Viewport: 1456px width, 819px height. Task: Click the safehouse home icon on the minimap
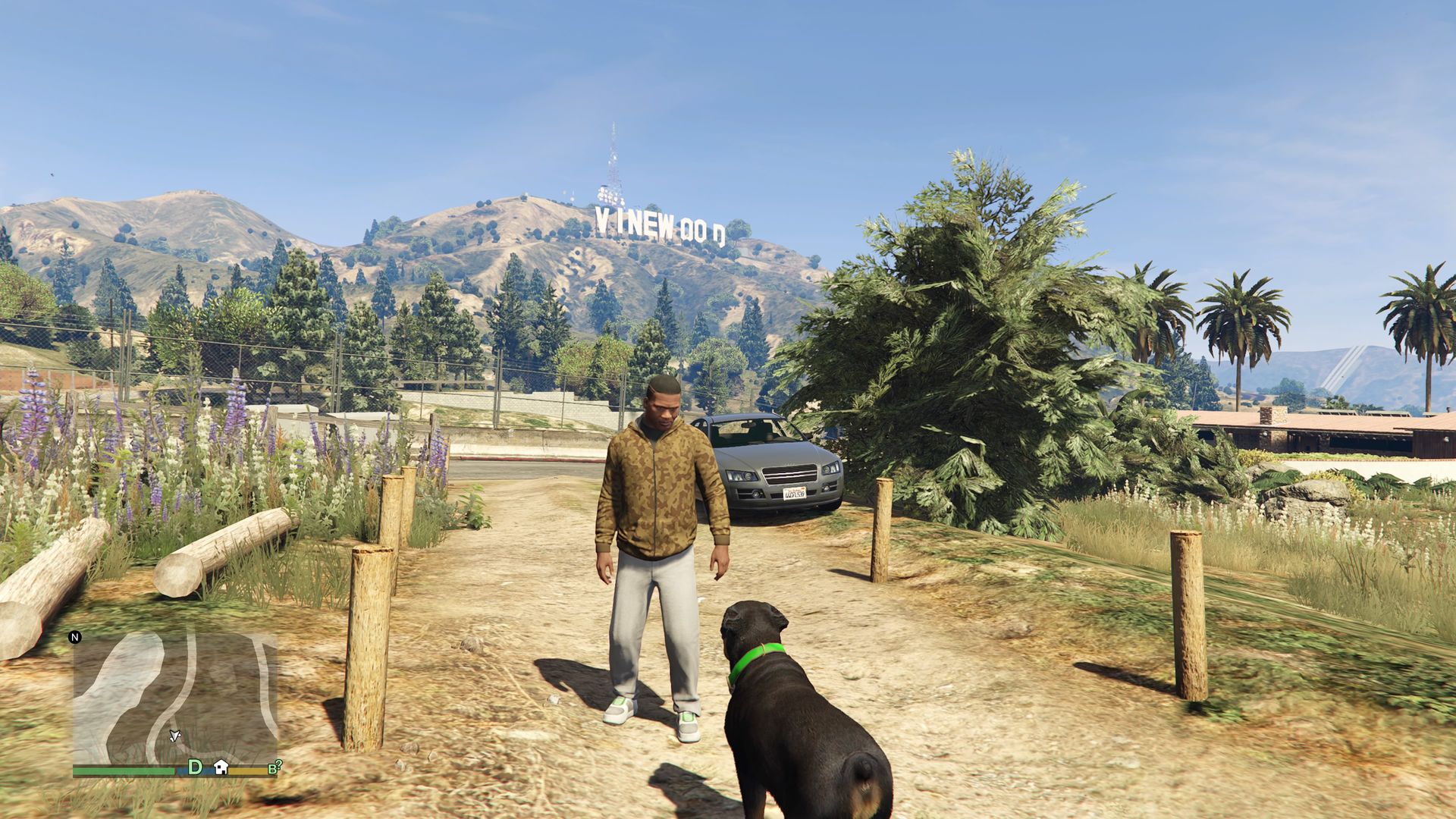[221, 767]
